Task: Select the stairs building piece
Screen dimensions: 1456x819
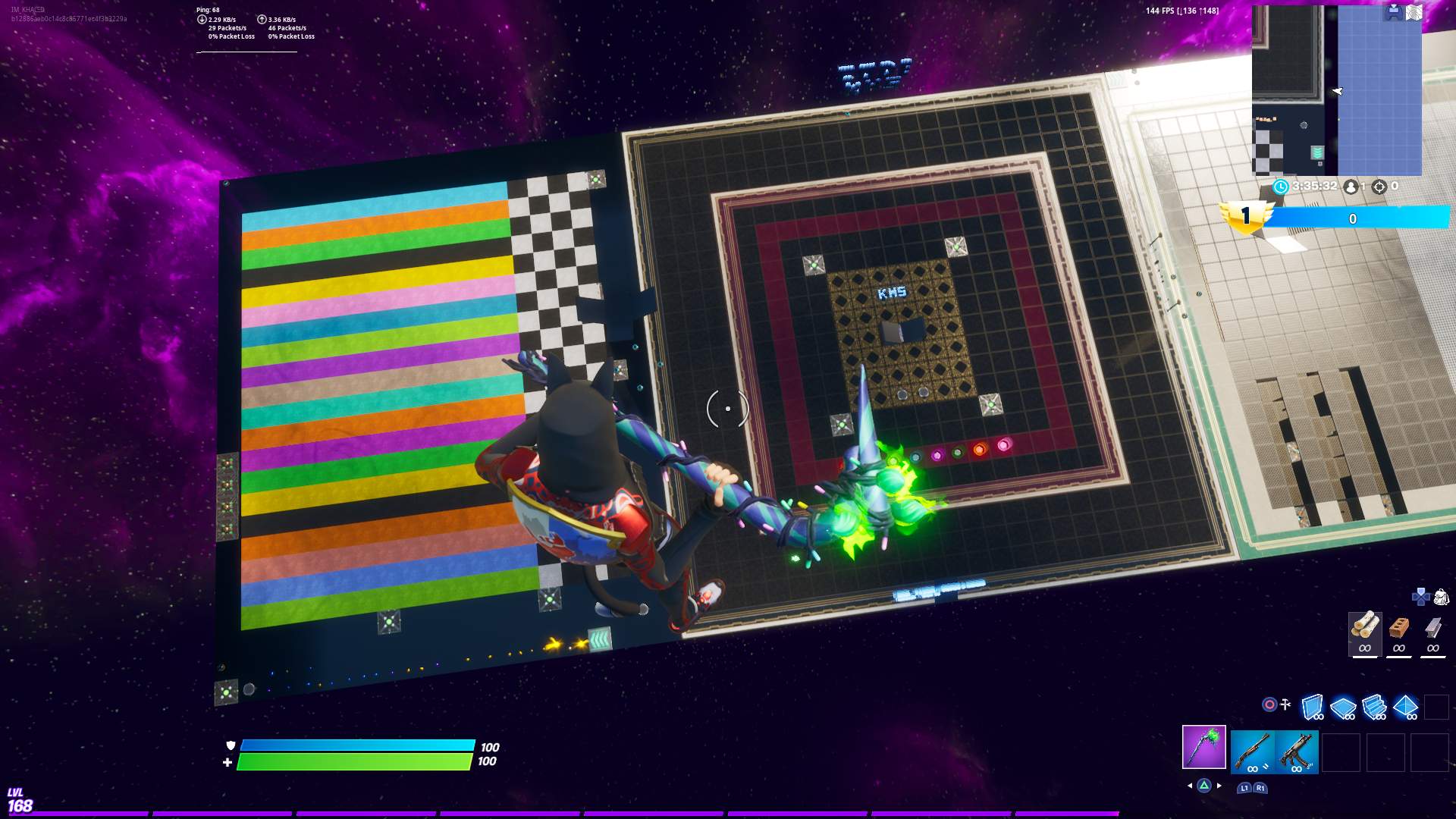Action: pos(1374,707)
